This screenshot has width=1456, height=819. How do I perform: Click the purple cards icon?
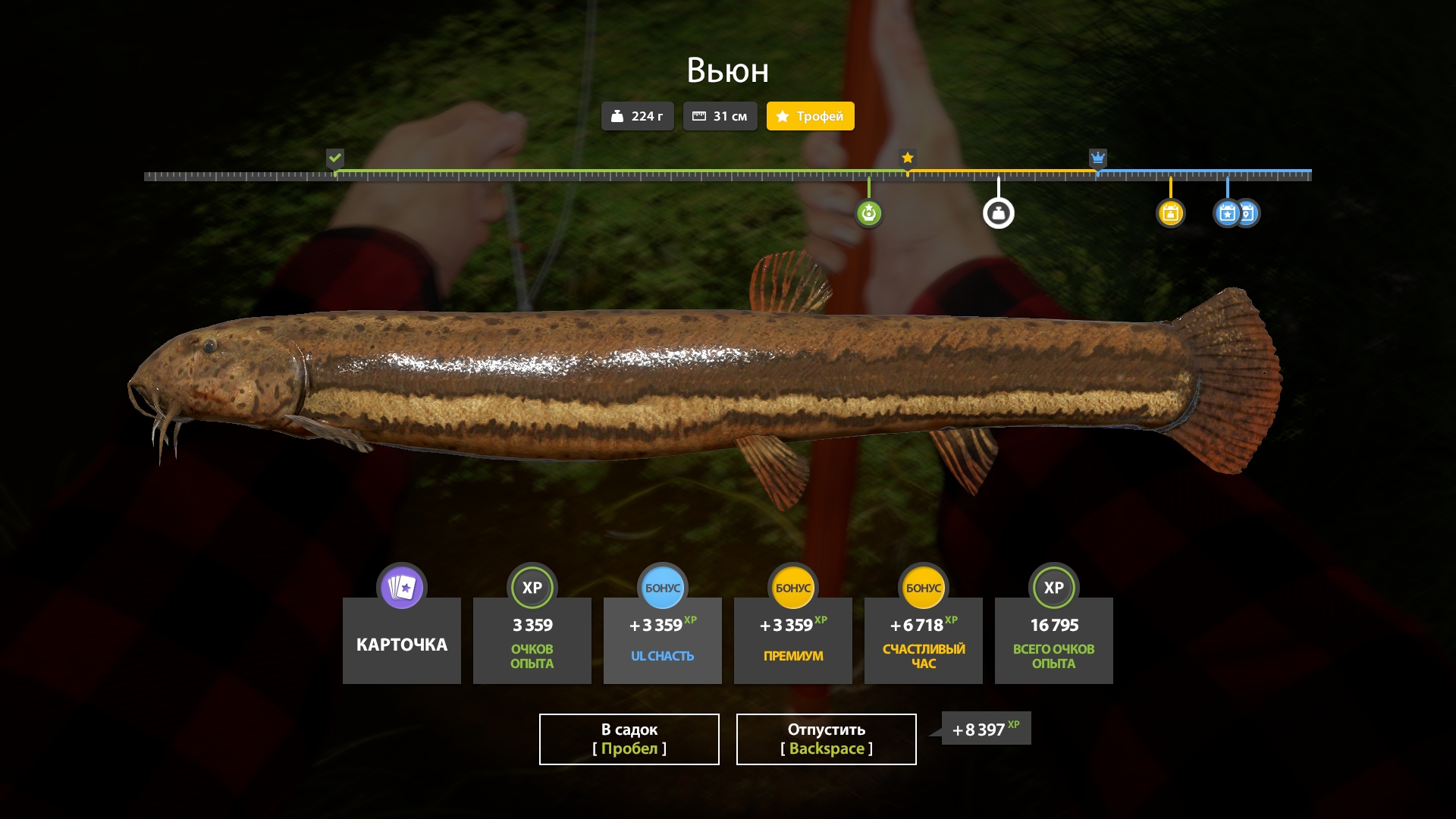tap(402, 587)
